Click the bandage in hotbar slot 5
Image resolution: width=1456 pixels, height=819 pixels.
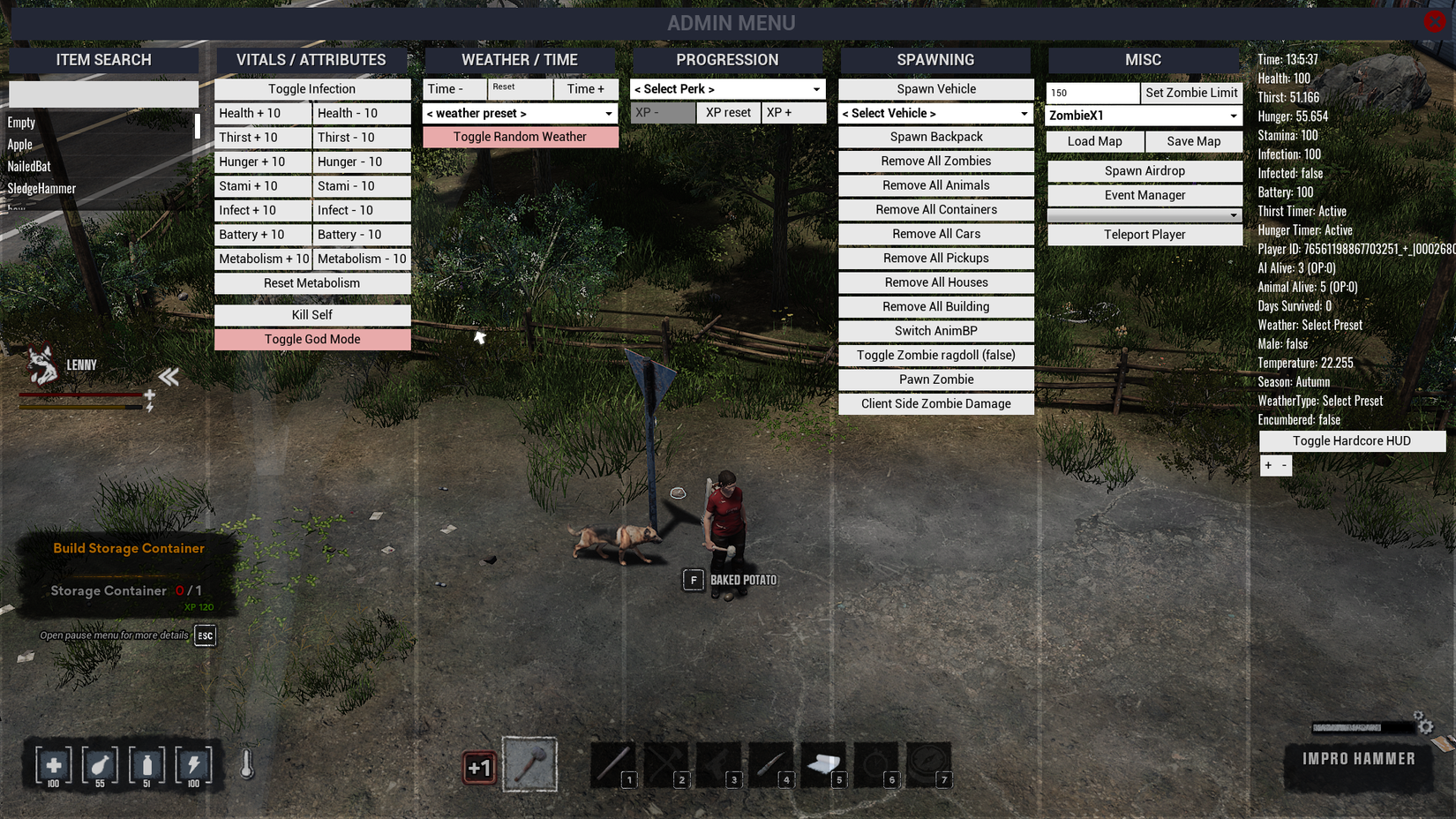[x=823, y=763]
